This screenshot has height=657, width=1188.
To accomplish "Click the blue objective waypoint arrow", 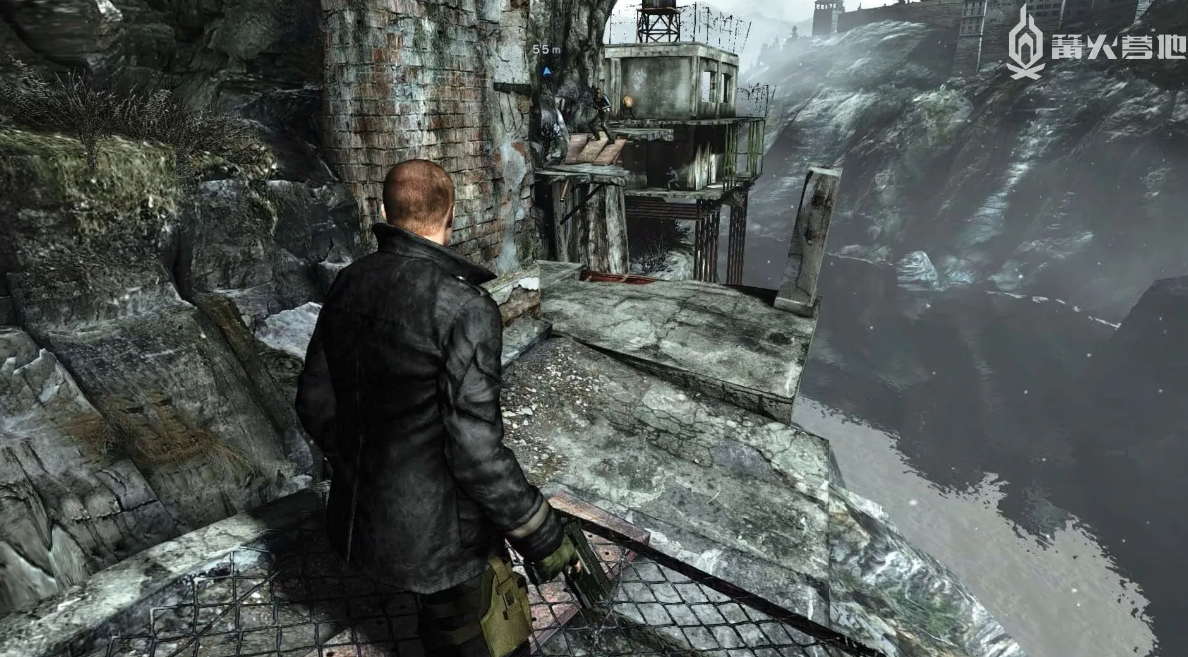I will pos(546,70).
